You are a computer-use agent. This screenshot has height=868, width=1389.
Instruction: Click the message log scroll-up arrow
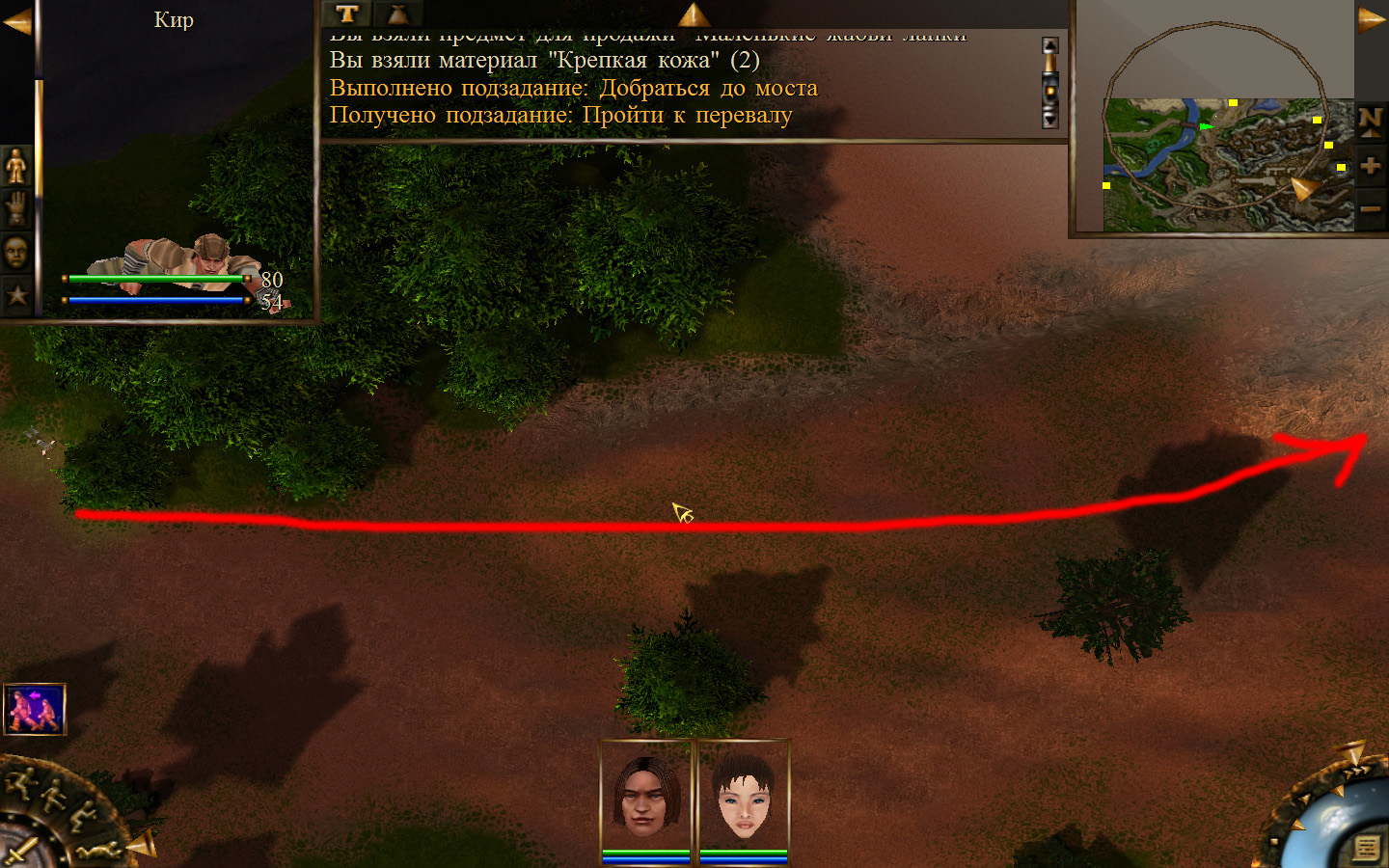1050,45
